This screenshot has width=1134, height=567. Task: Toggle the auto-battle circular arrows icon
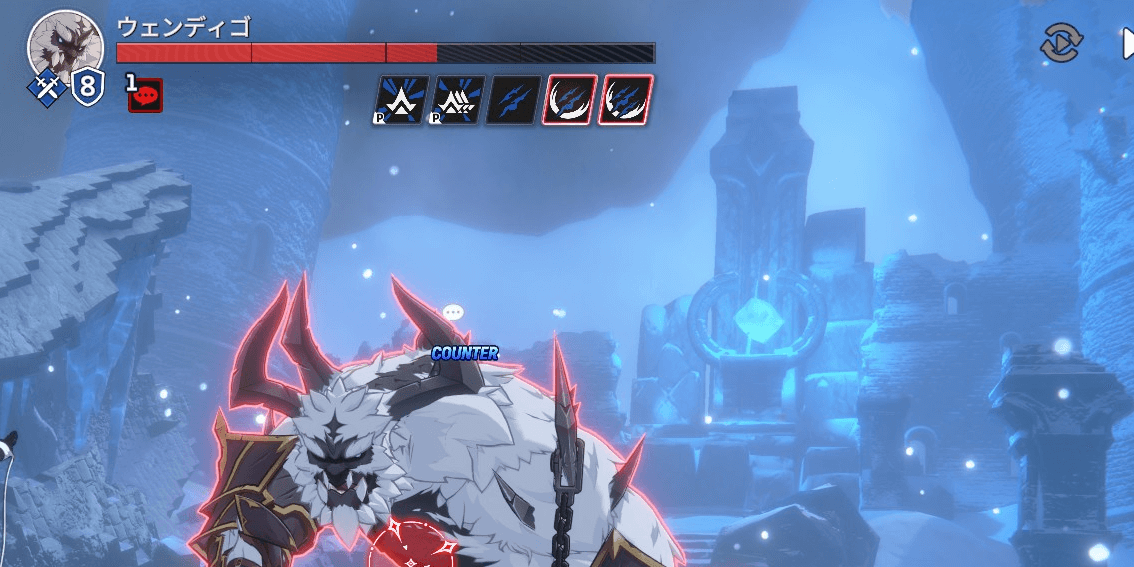[x=1060, y=43]
